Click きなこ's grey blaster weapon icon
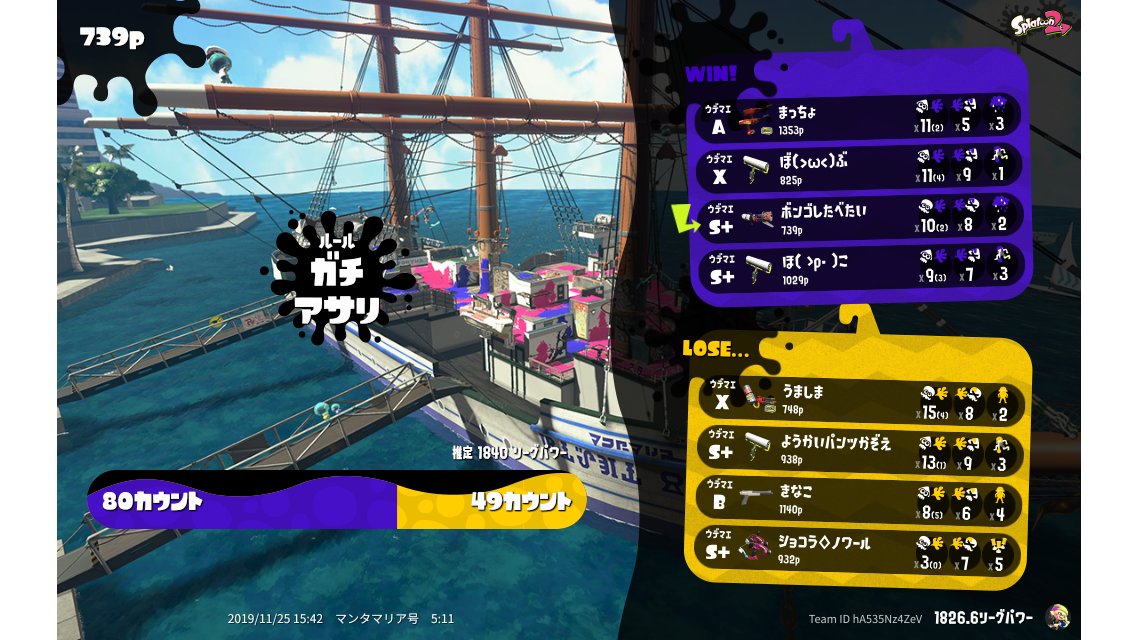The height and width of the screenshot is (640, 1138). tap(757, 498)
